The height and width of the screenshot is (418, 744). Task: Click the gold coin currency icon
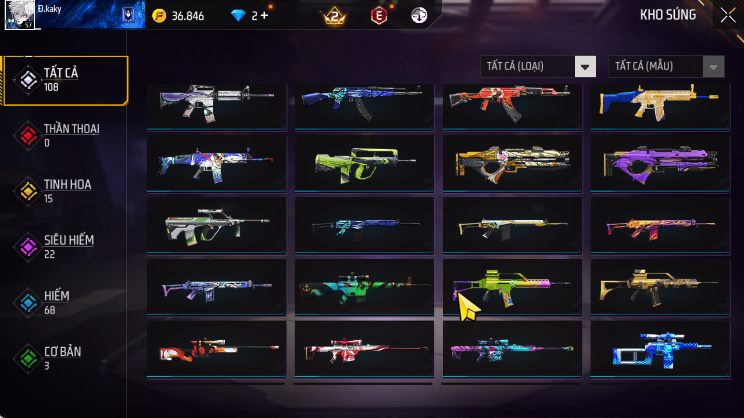pyautogui.click(x=160, y=16)
